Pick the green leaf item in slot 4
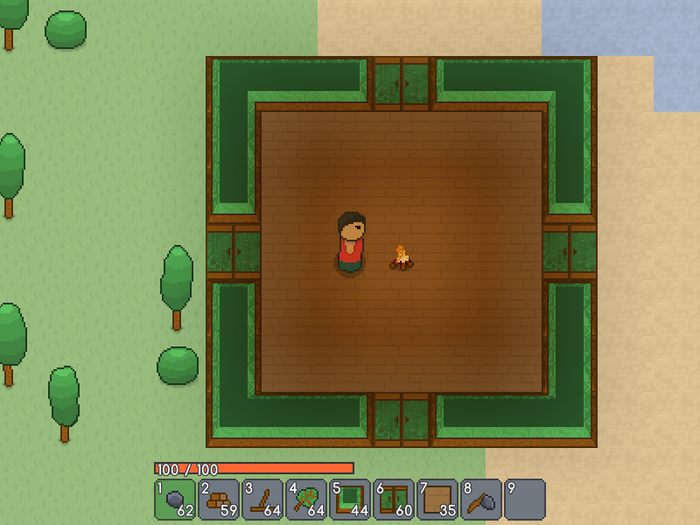700x525 pixels. pos(306,498)
